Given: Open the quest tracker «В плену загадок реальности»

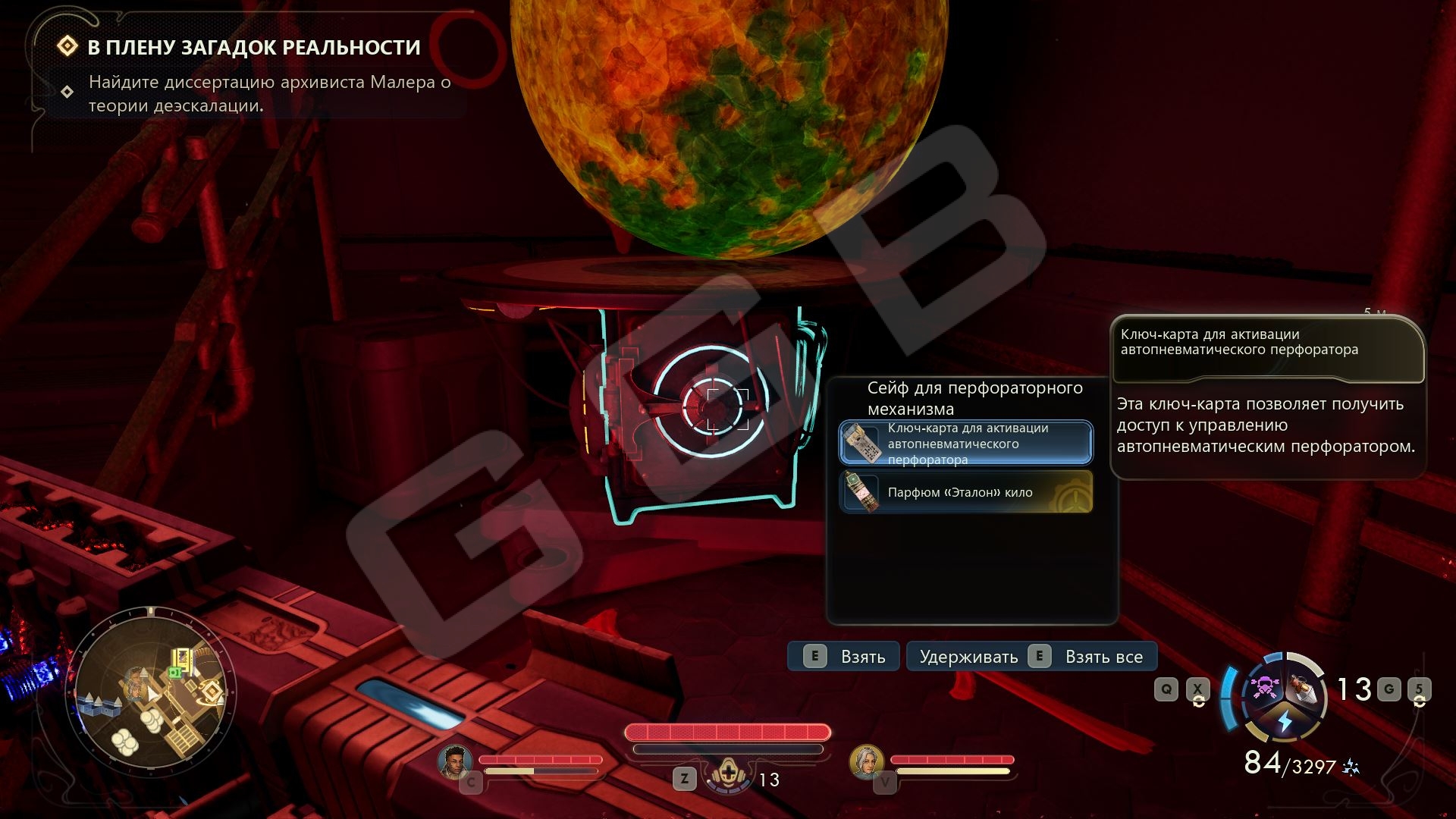Looking at the screenshot, I should point(253,47).
